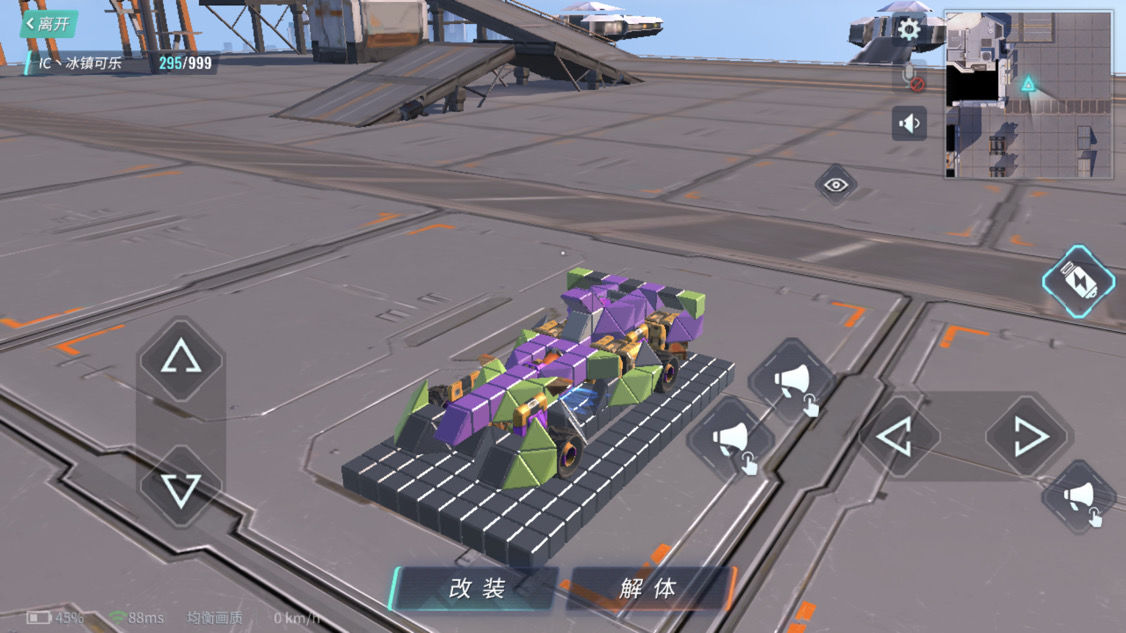Open the minimap
Screen dimensions: 1126x633
(1028, 95)
